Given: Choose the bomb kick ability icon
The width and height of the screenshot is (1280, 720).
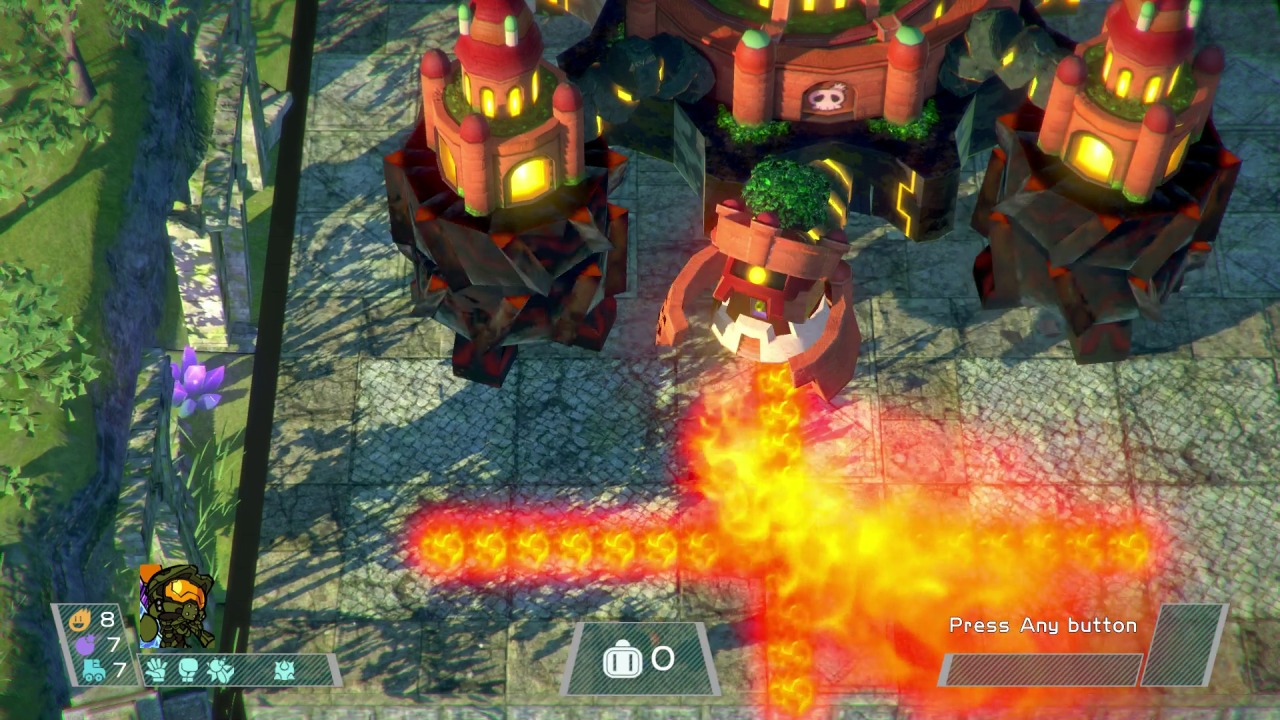Looking at the screenshot, I should [x=220, y=670].
